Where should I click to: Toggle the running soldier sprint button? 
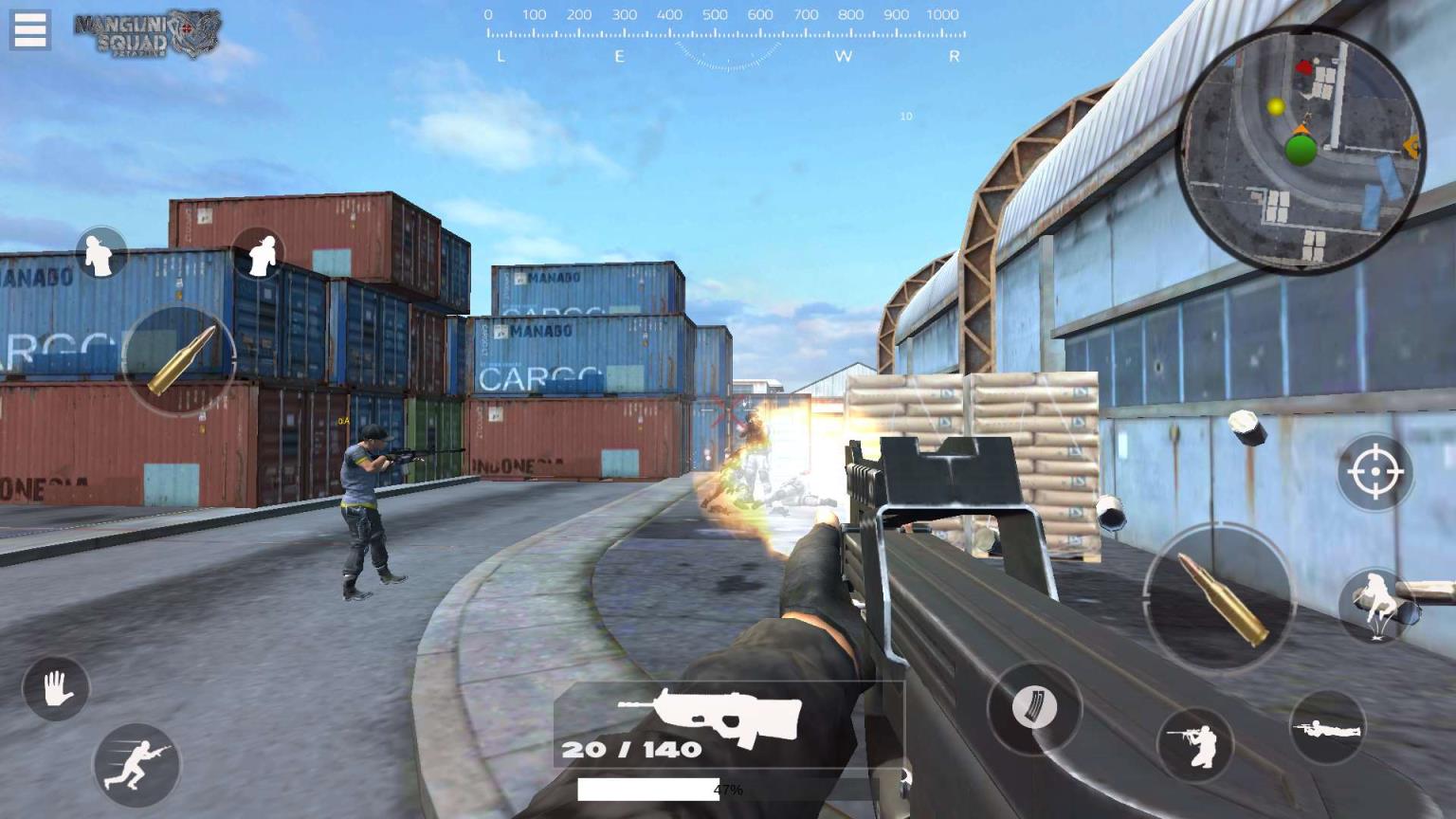136,765
